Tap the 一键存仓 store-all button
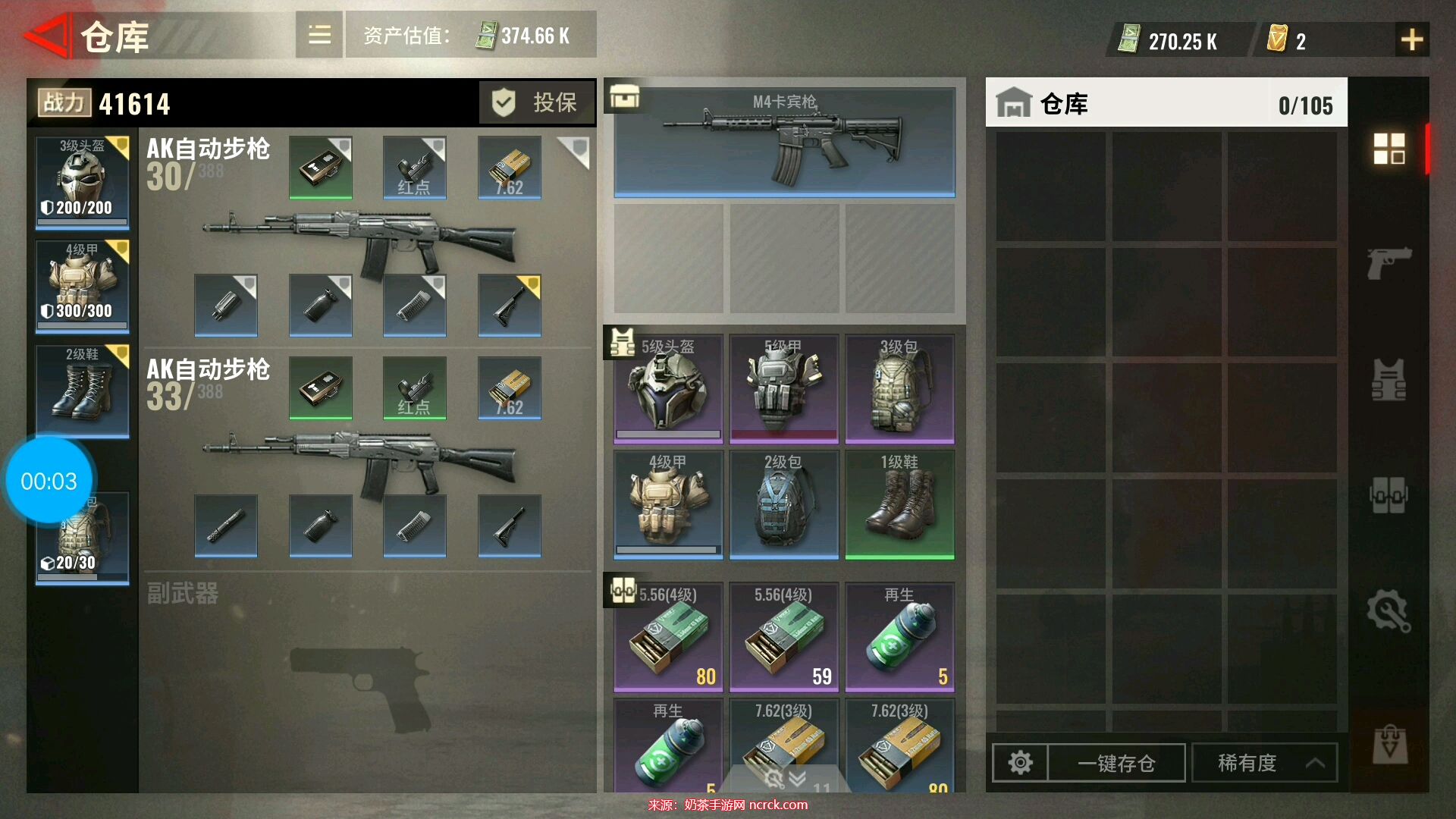Screen dimensions: 1456x819 [1116, 762]
